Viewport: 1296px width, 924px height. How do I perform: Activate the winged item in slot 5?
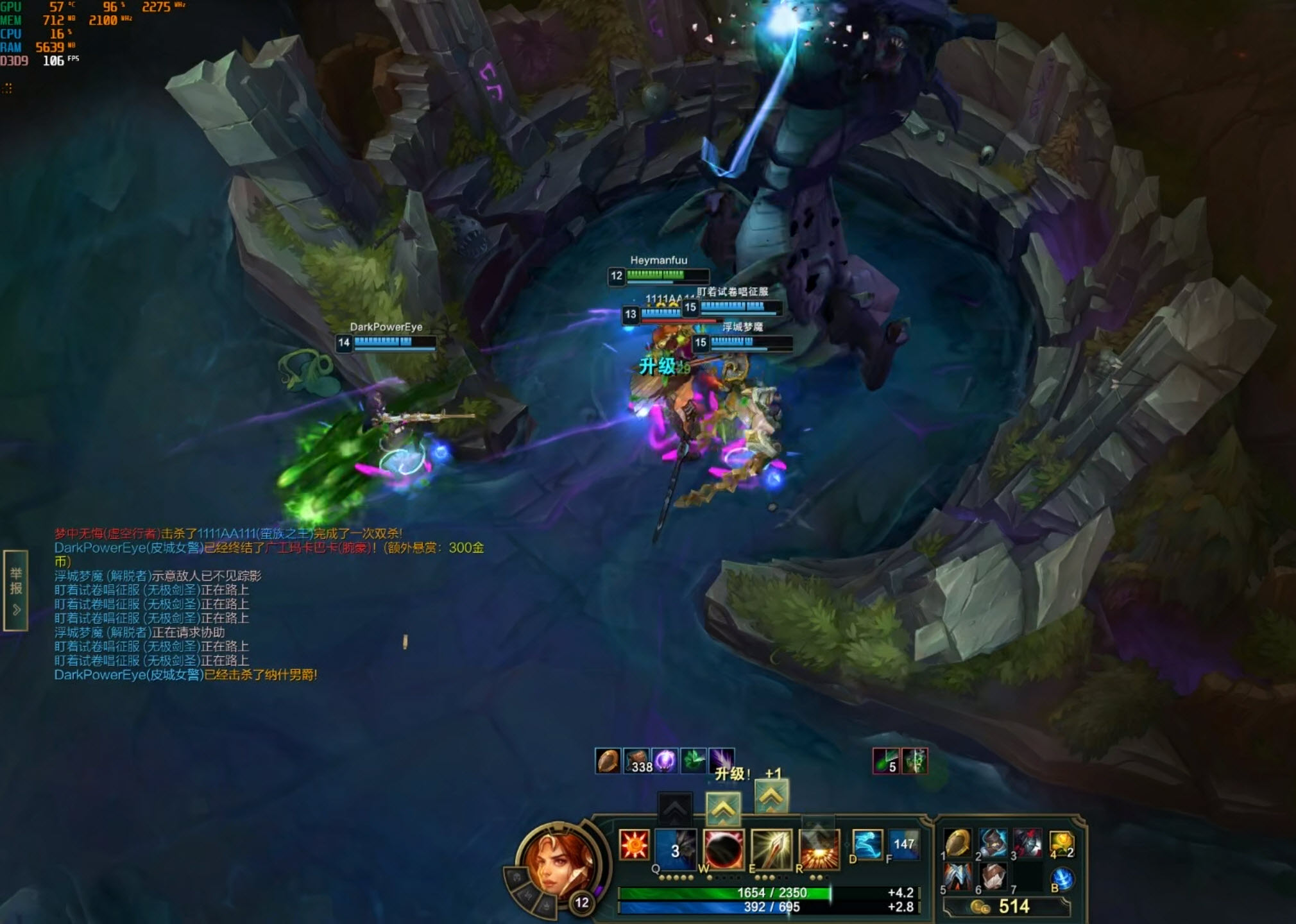pos(958,877)
